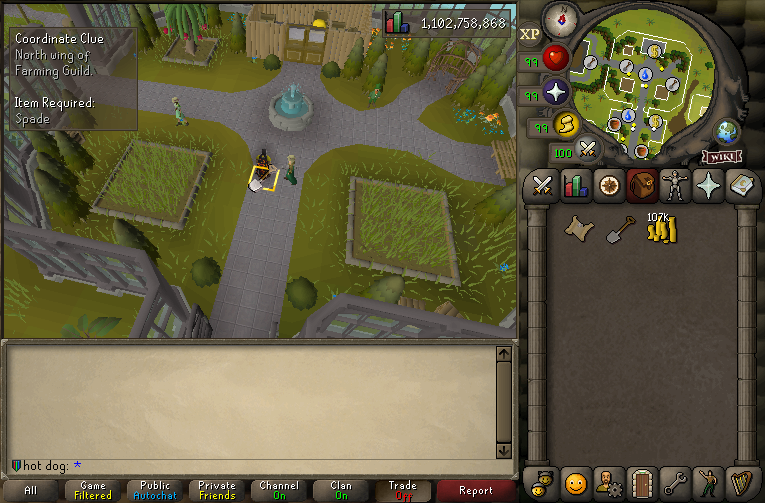Click the spade in the inventory

(620, 231)
